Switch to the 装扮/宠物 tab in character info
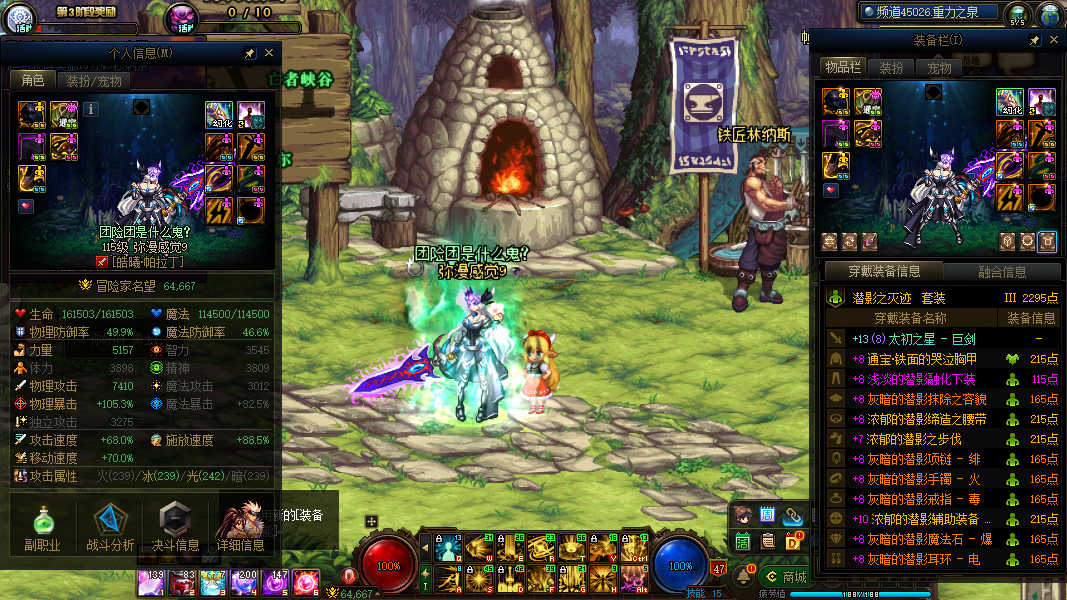The width and height of the screenshot is (1067, 600). click(94, 81)
